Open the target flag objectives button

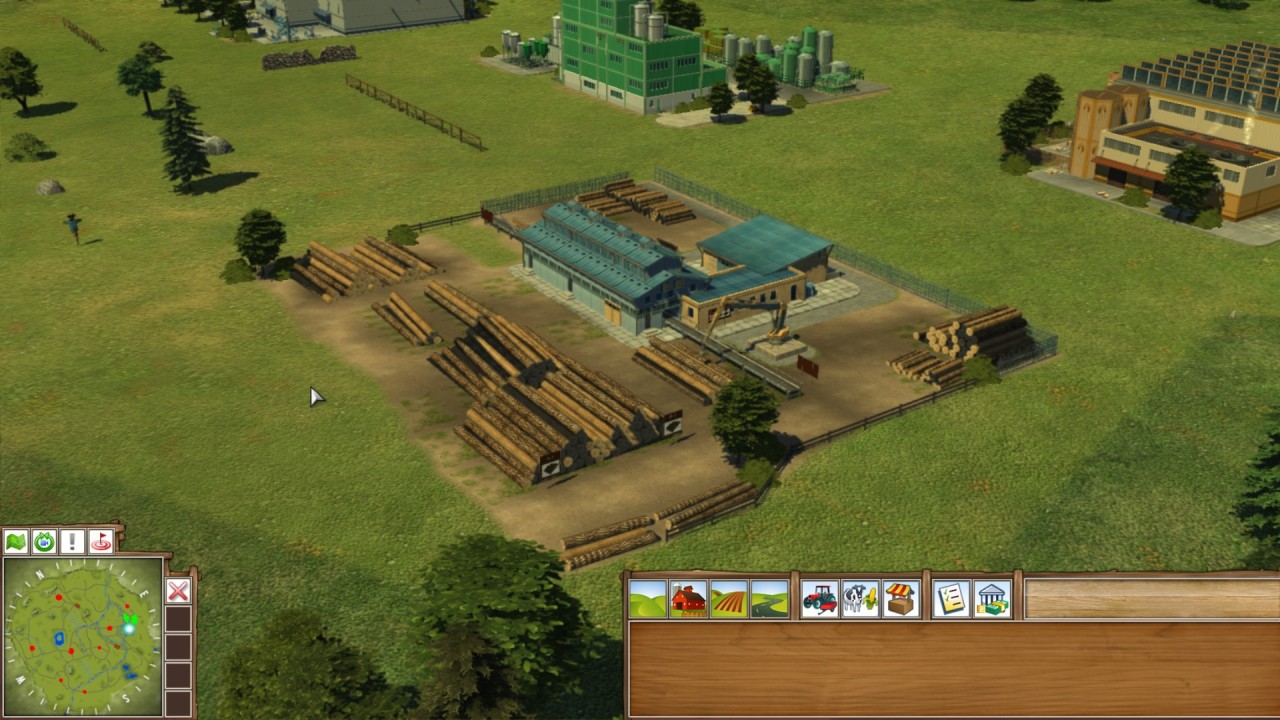click(x=101, y=542)
